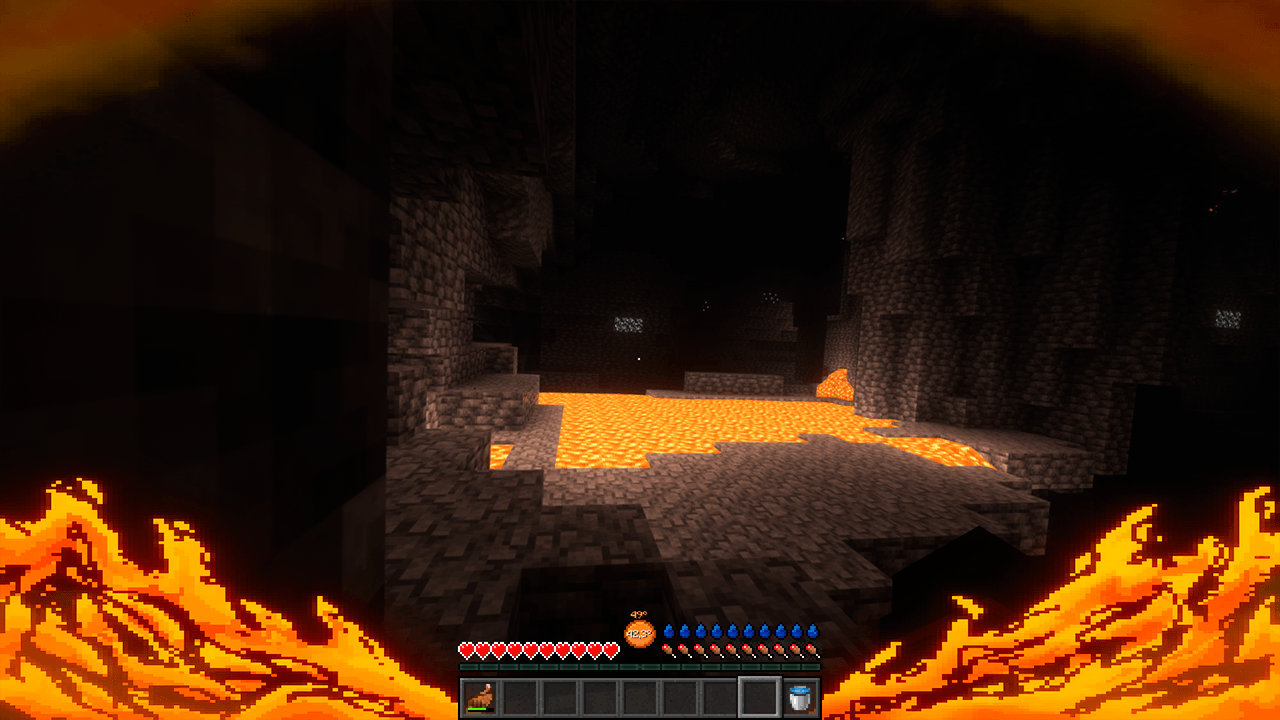Click the crosshair at screen center
This screenshot has width=1280, height=720.
(x=640, y=360)
